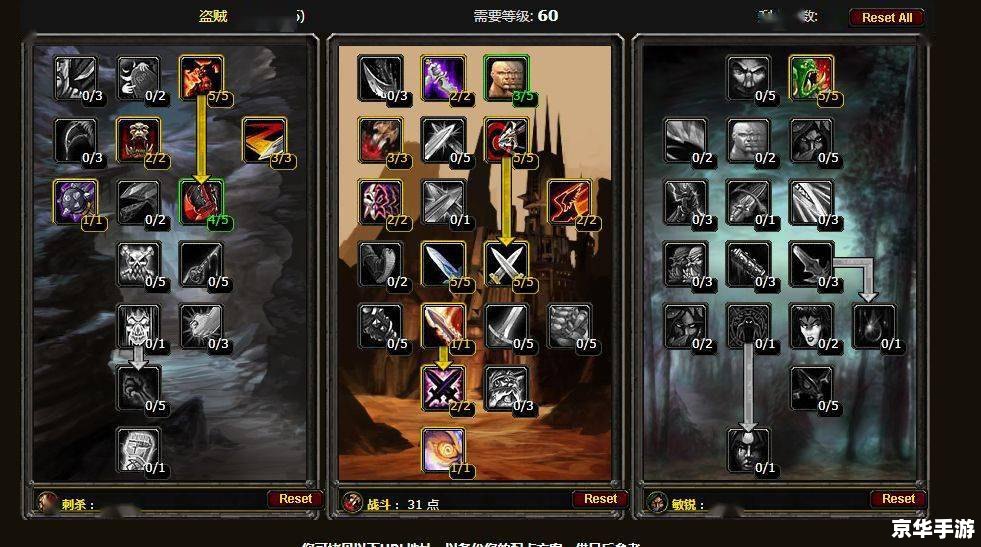Click the green-bordered 4/5 talent icon
The width and height of the screenshot is (981, 547).
[201, 201]
